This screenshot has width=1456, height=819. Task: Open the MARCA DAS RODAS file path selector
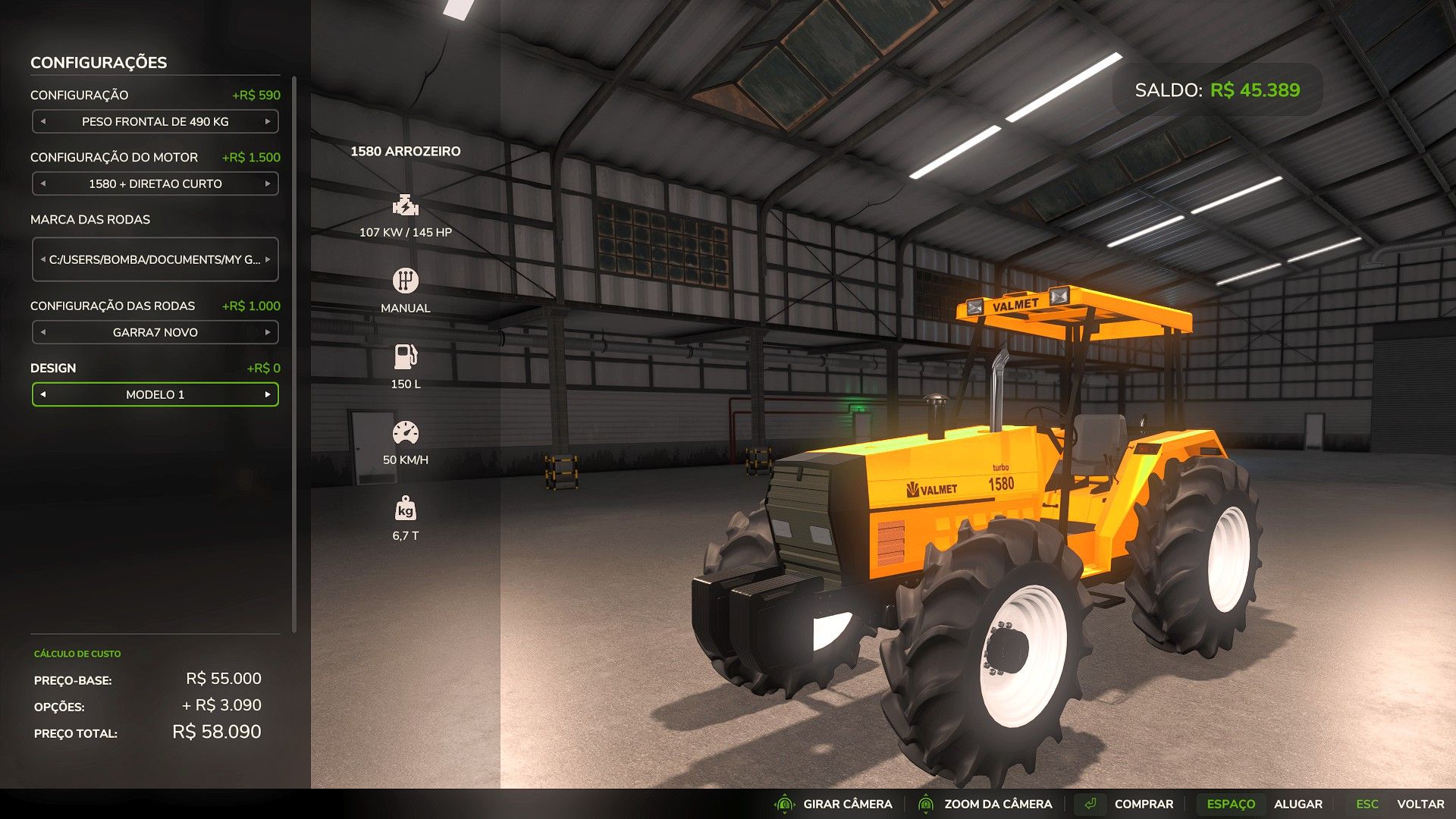[x=155, y=259]
